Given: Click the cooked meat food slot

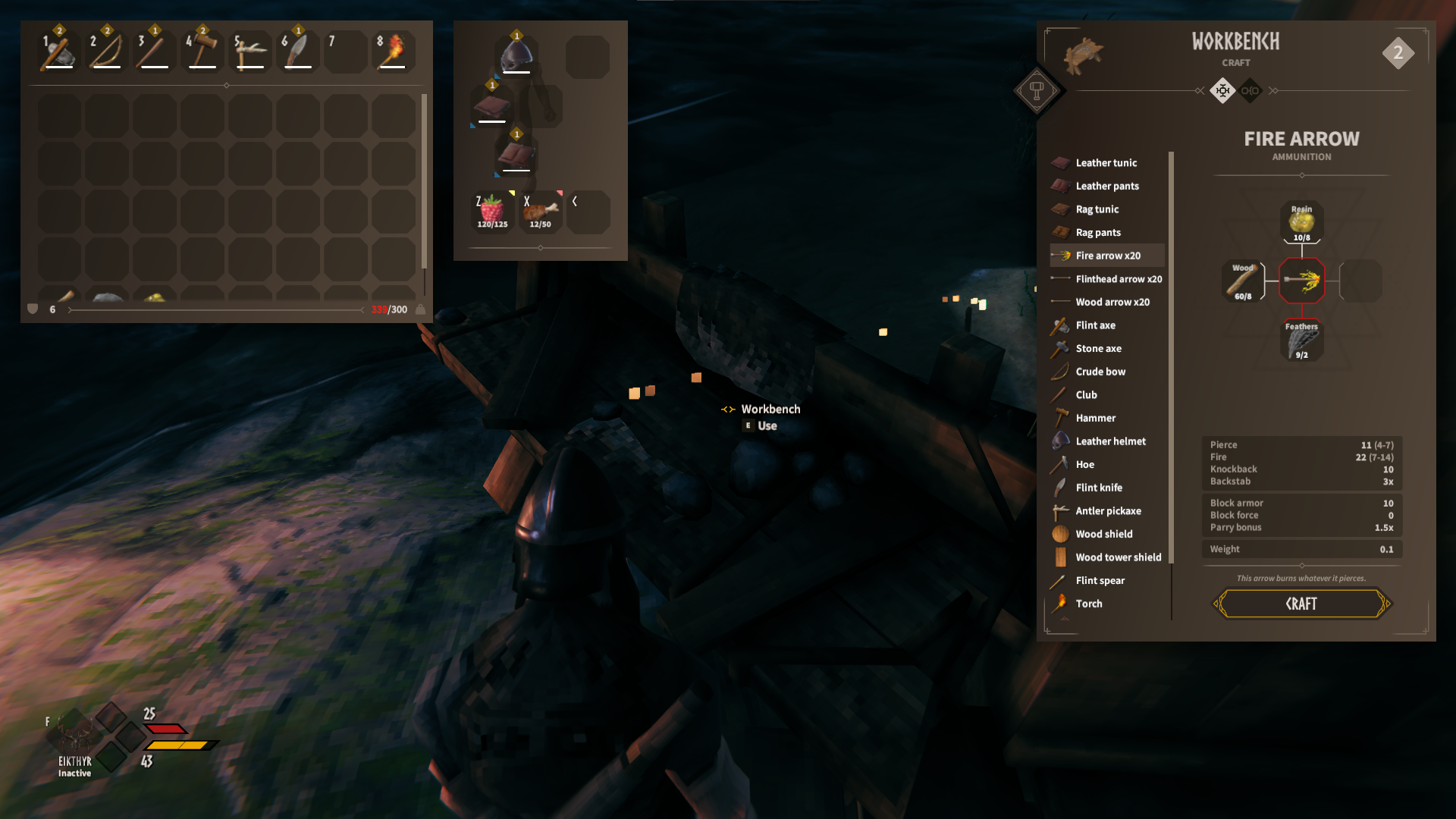Looking at the screenshot, I should [540, 211].
